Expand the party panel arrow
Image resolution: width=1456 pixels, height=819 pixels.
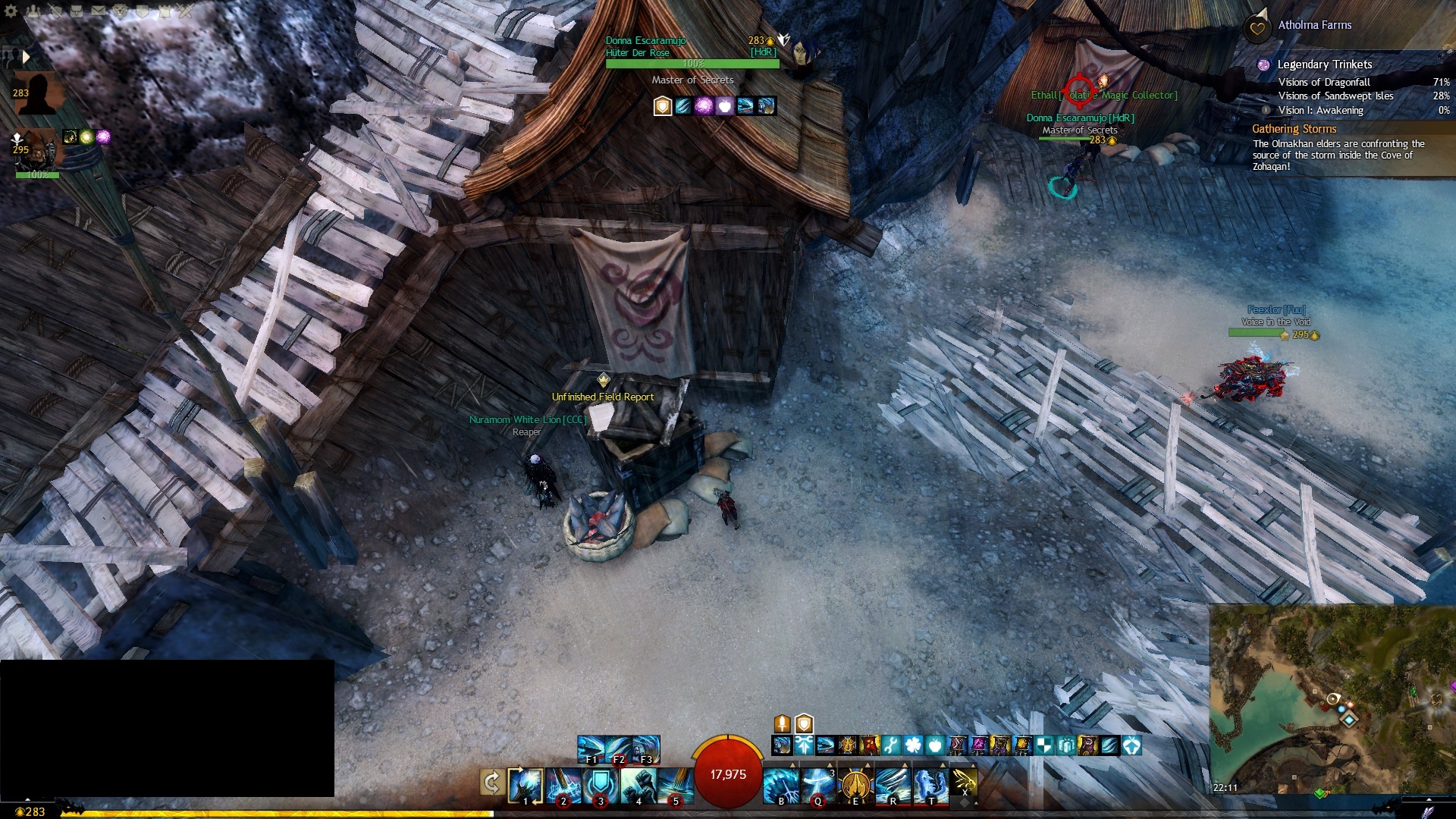coord(27,57)
